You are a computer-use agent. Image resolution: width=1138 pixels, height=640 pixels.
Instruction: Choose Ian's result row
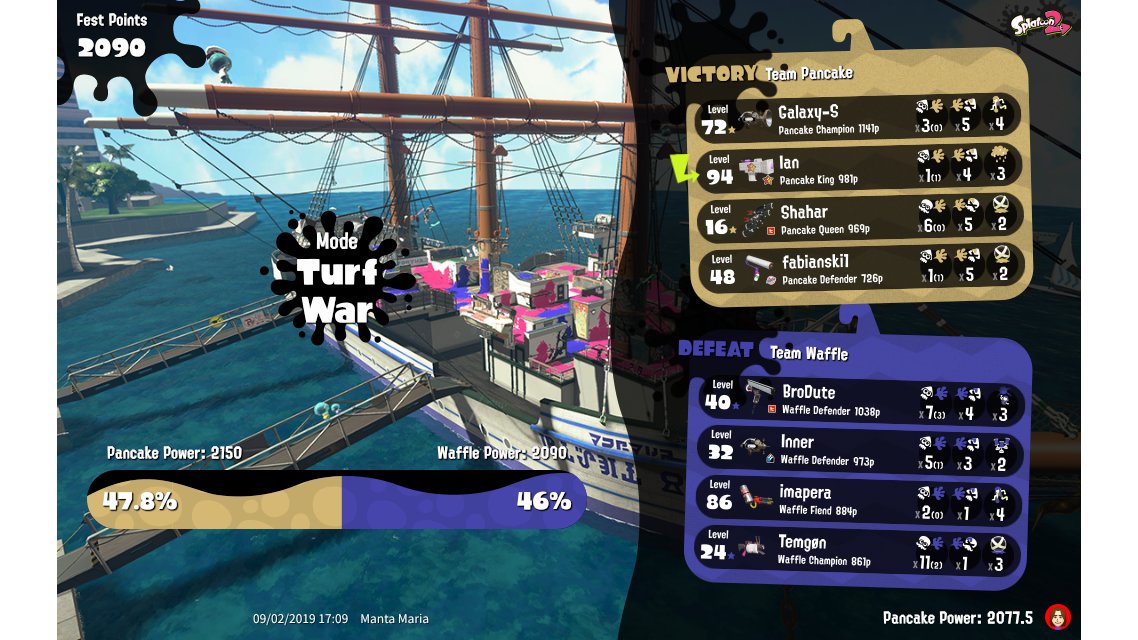click(859, 168)
